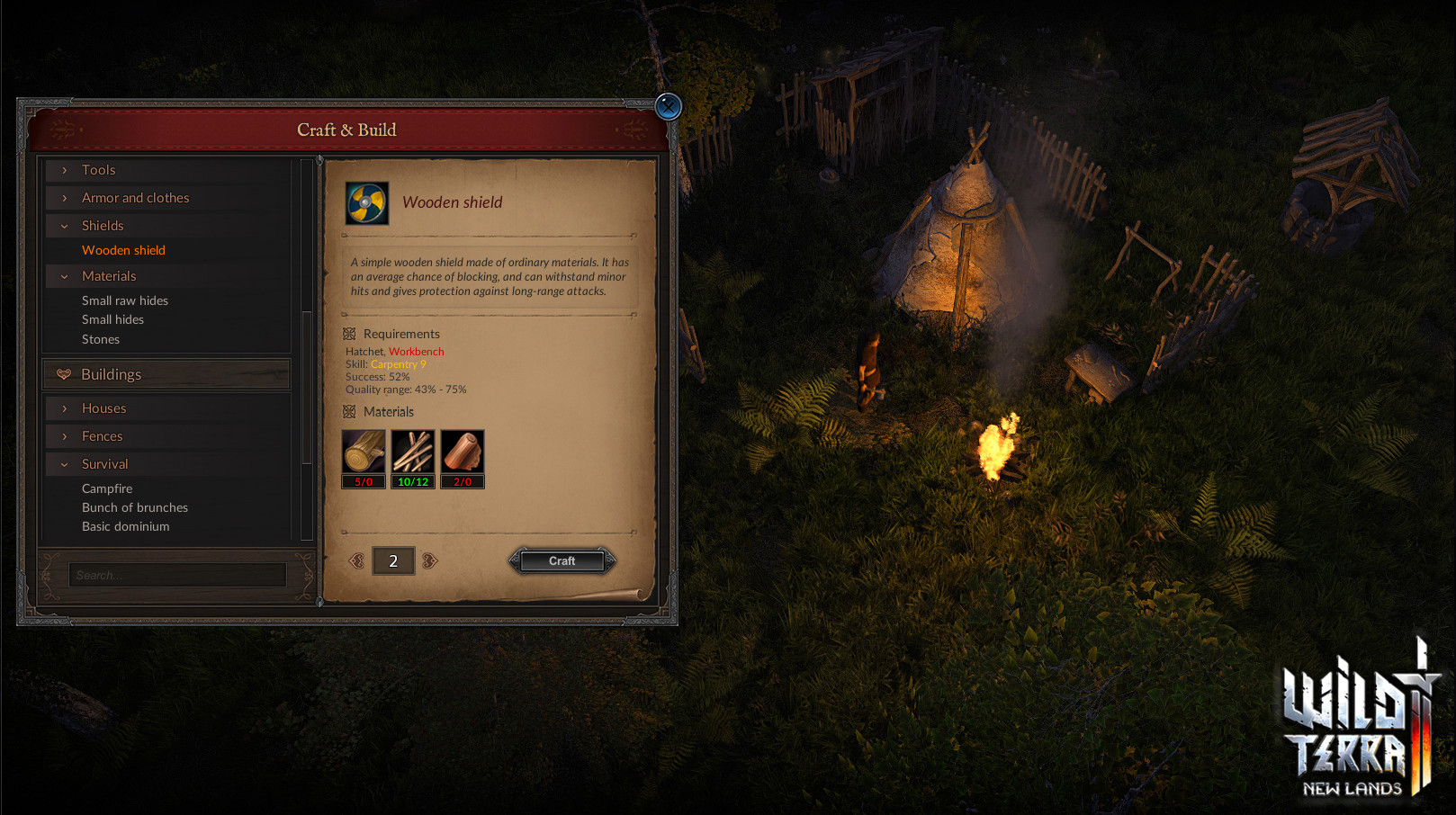
Task: Click the Workbench requirement text link
Action: click(416, 352)
